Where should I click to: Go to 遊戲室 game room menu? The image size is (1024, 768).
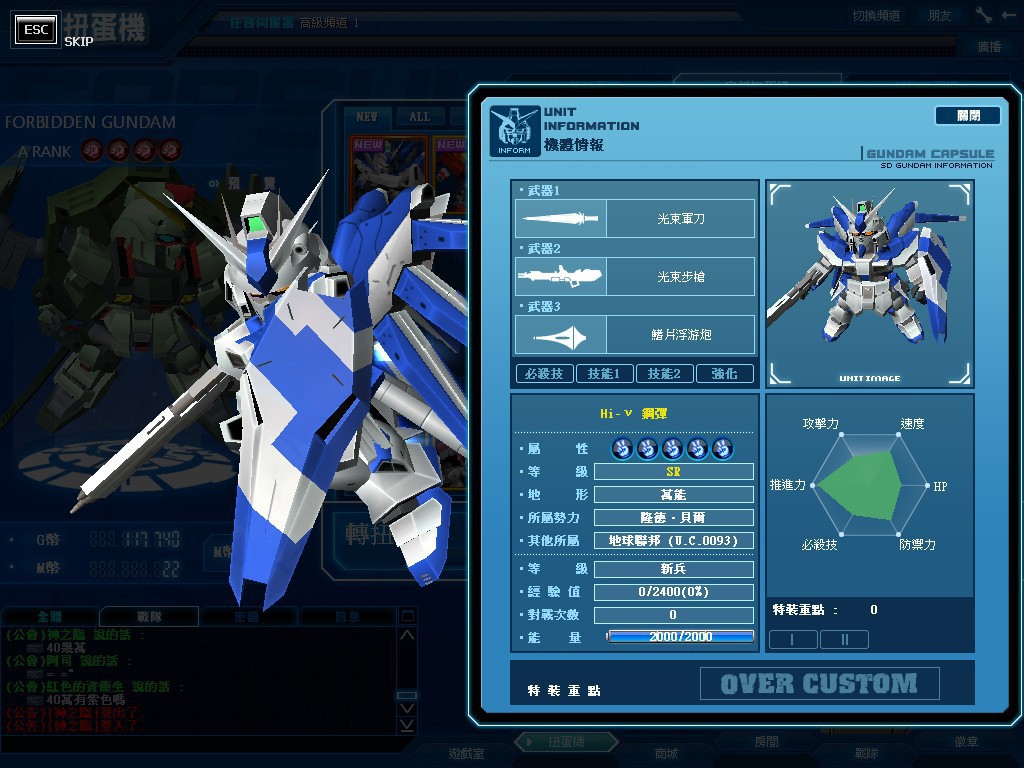[466, 753]
